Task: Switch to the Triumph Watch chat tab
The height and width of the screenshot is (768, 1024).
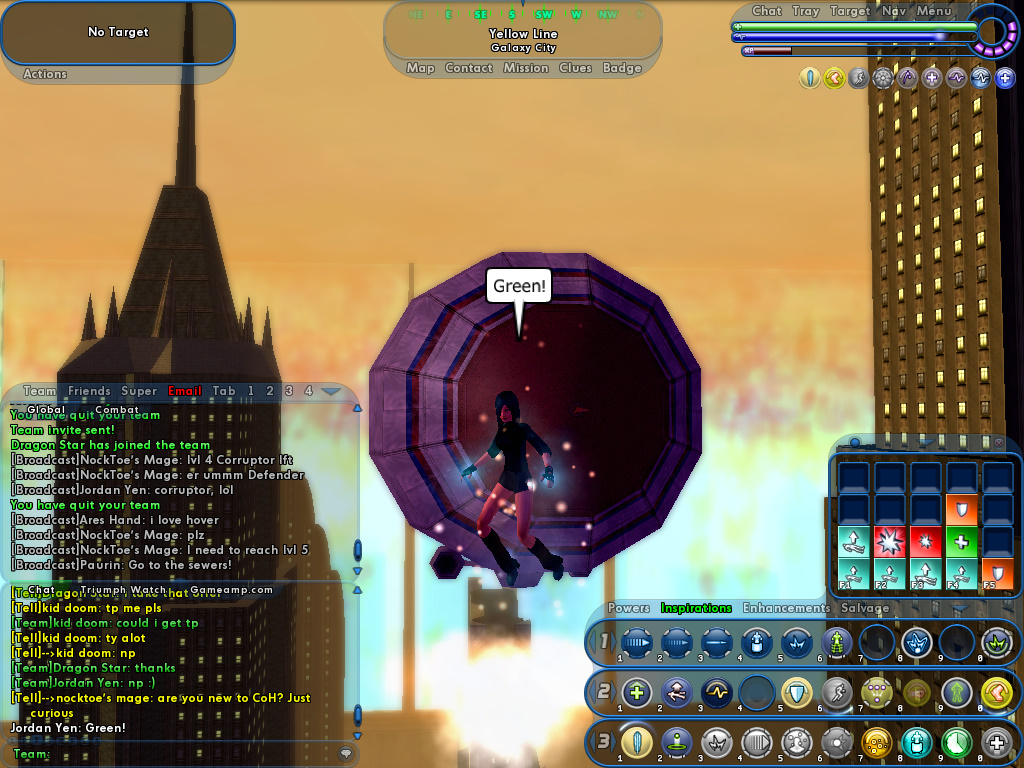Action: click(x=123, y=590)
